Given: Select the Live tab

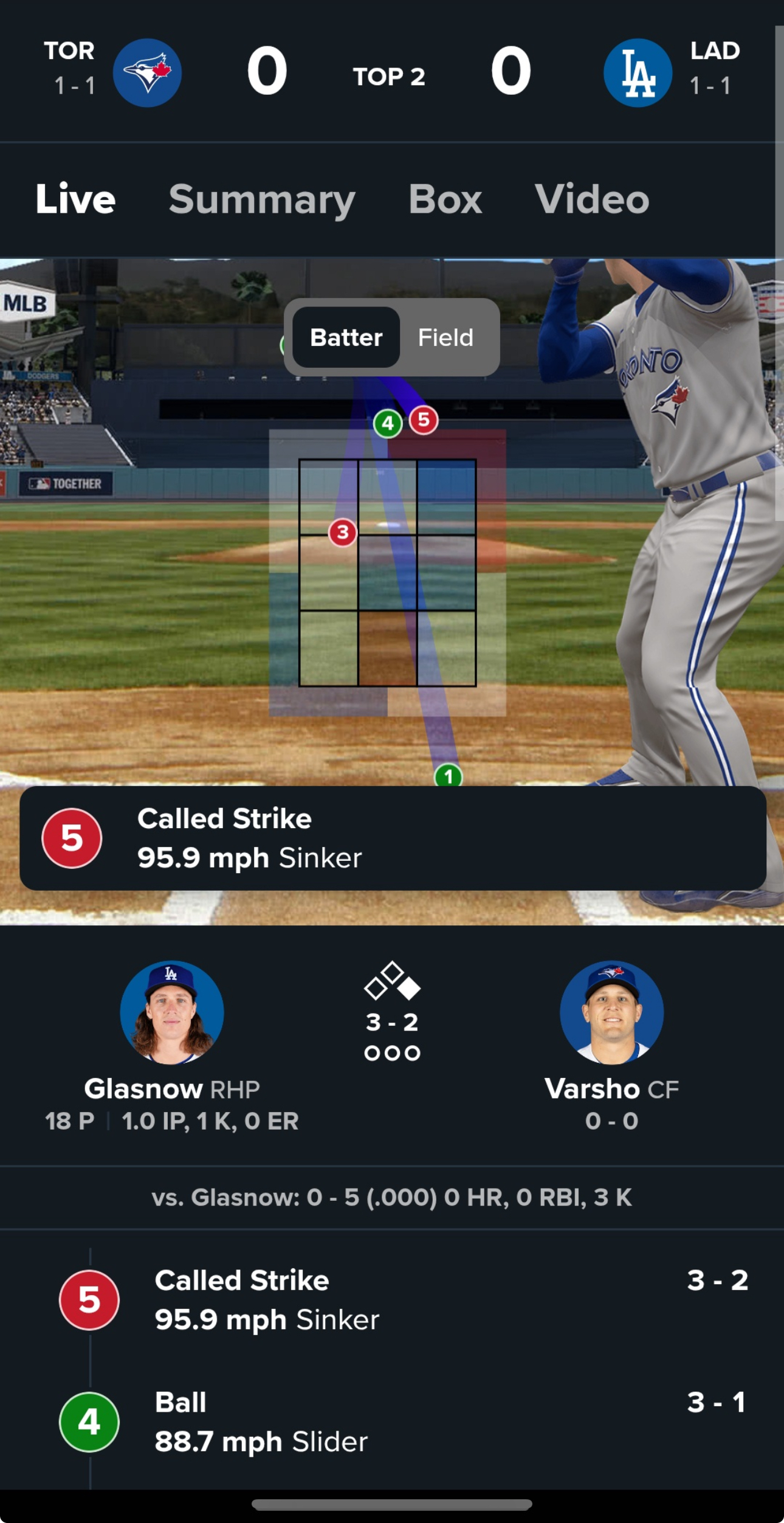Looking at the screenshot, I should [75, 199].
